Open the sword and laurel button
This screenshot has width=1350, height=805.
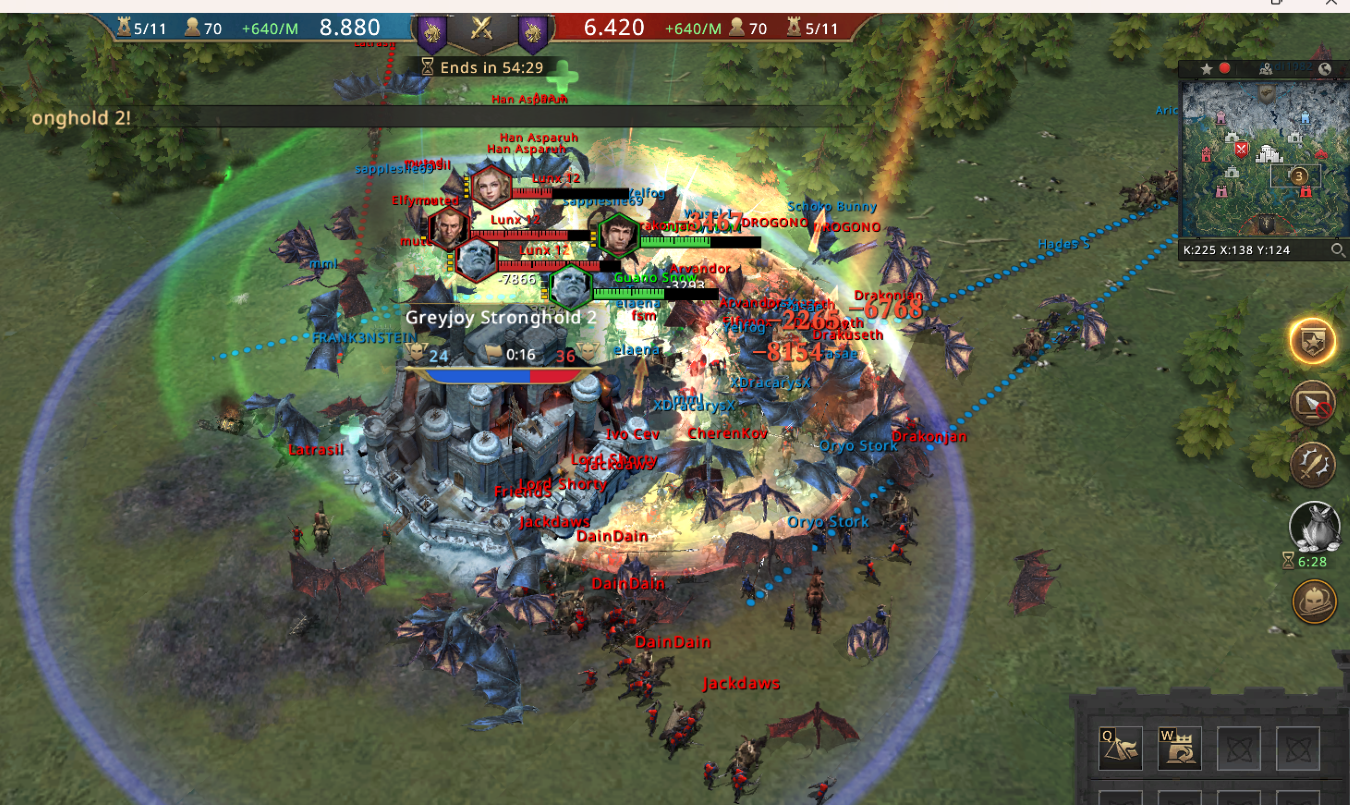pyautogui.click(x=1313, y=464)
